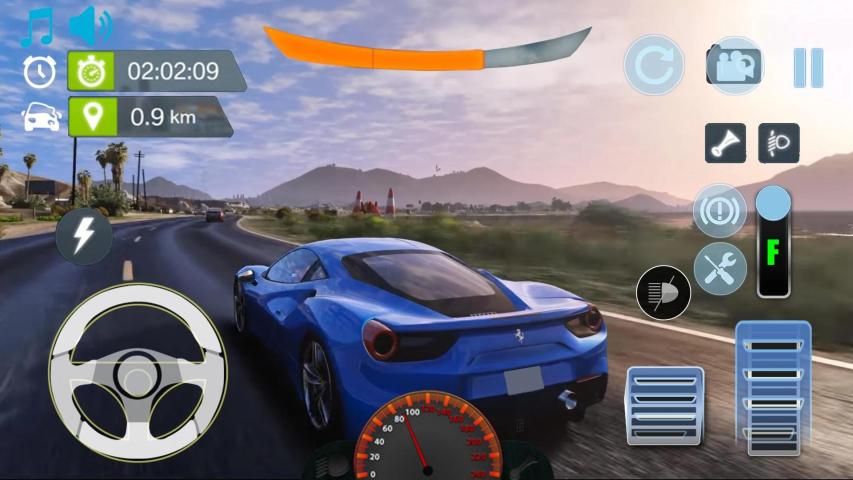Toggle the headlight beam button
Screen dimensions: 853x480
[x=663, y=293]
